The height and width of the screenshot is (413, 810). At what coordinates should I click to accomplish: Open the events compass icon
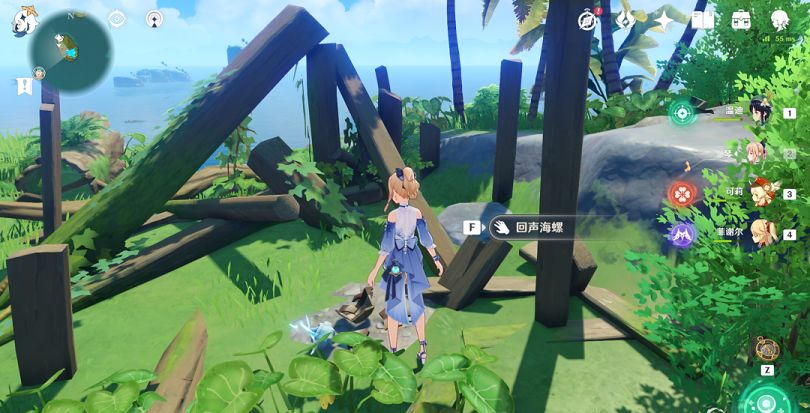[x=588, y=19]
